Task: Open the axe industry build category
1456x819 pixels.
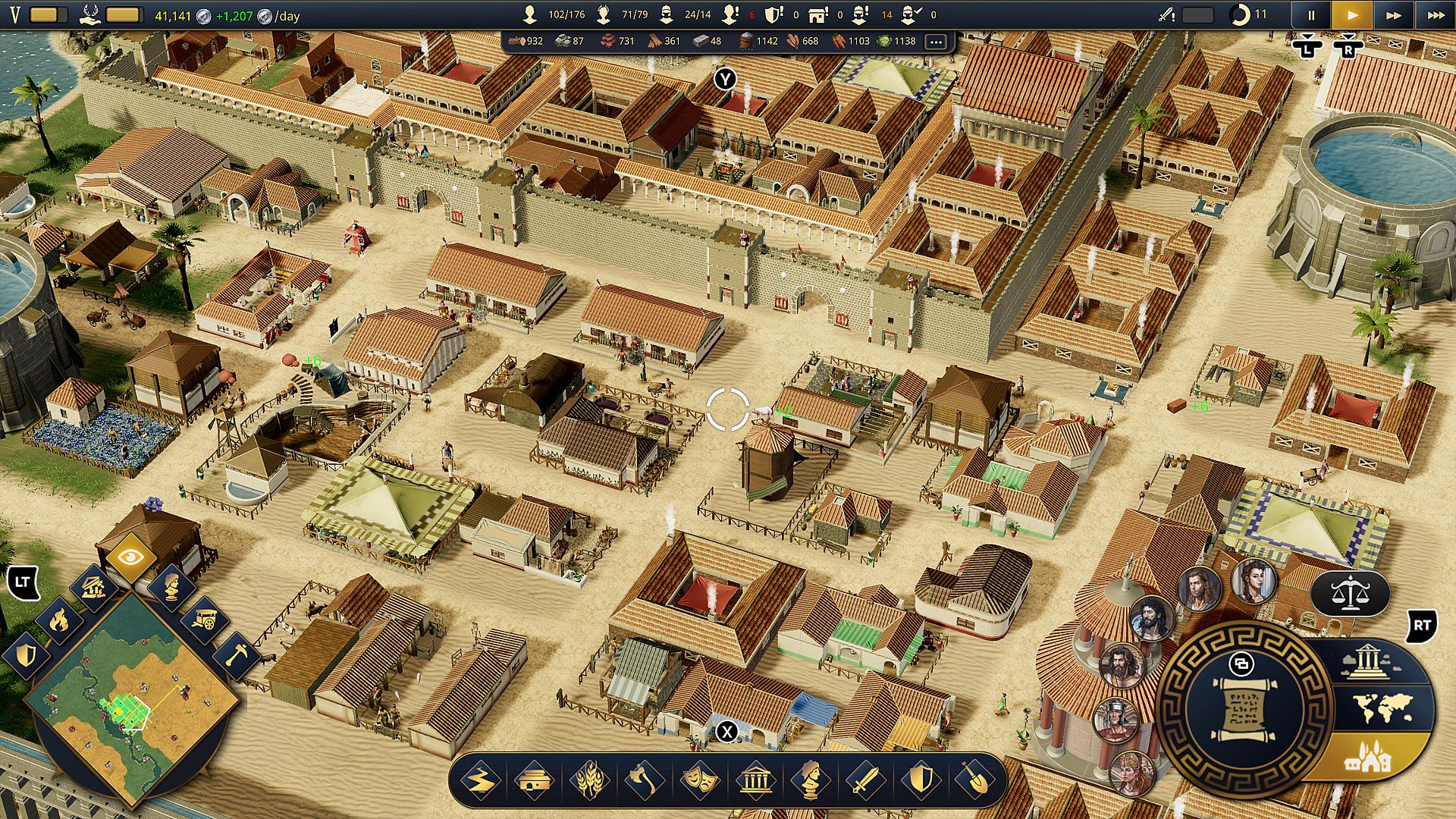Action: 645,780
